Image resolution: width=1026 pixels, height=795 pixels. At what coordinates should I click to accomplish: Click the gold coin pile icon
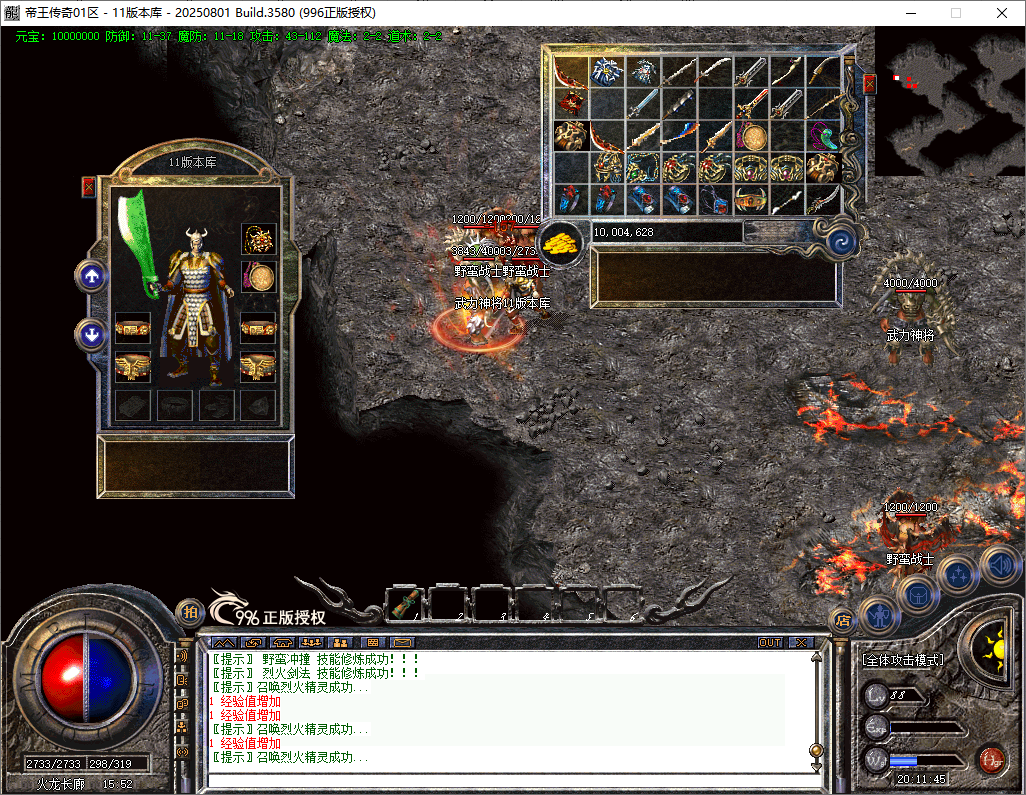coord(562,243)
